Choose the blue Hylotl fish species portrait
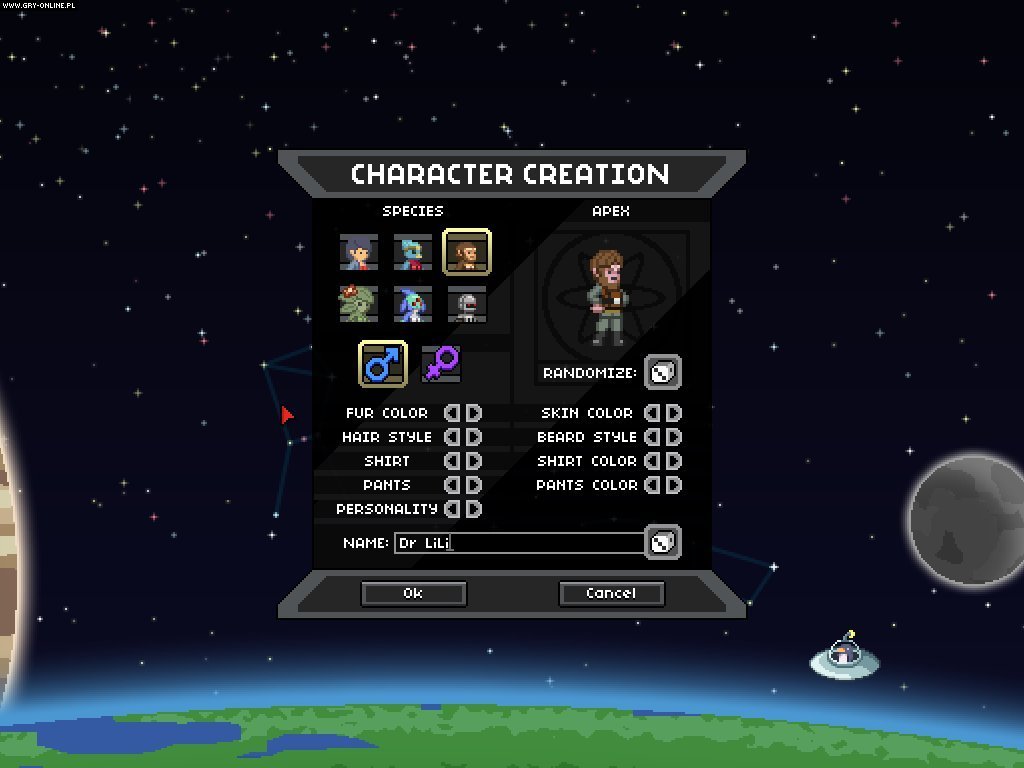 412,304
